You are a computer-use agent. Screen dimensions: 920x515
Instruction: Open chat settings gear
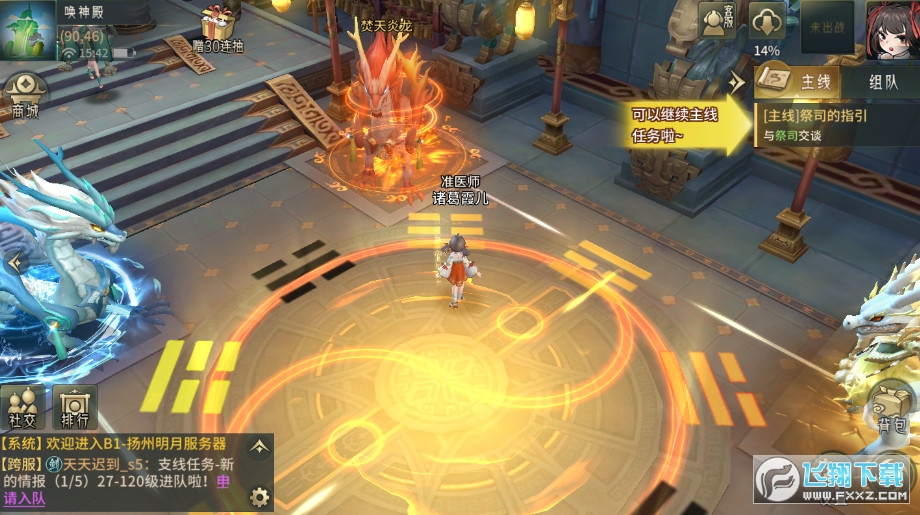(259, 496)
